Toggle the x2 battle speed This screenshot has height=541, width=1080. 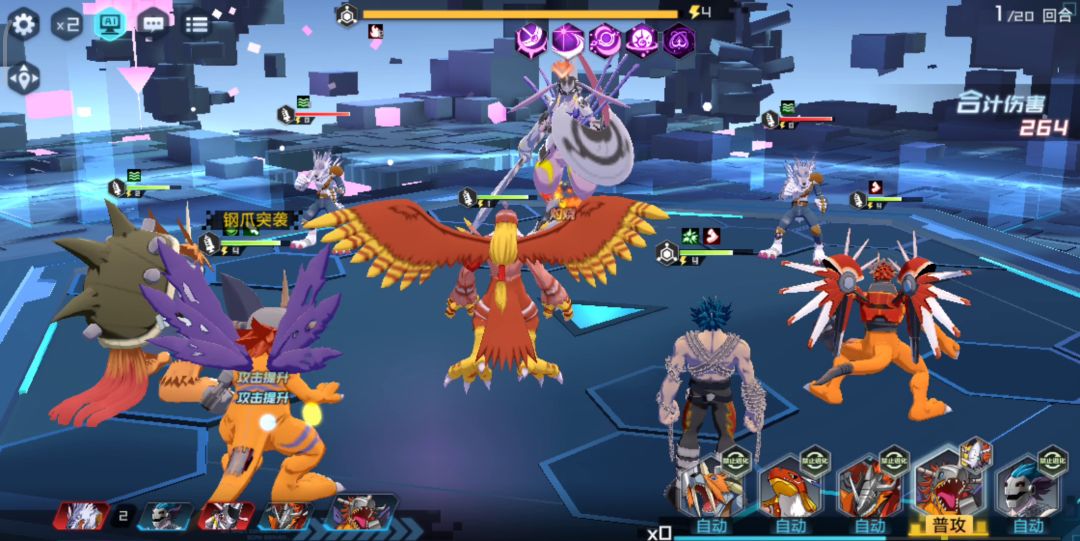(67, 23)
